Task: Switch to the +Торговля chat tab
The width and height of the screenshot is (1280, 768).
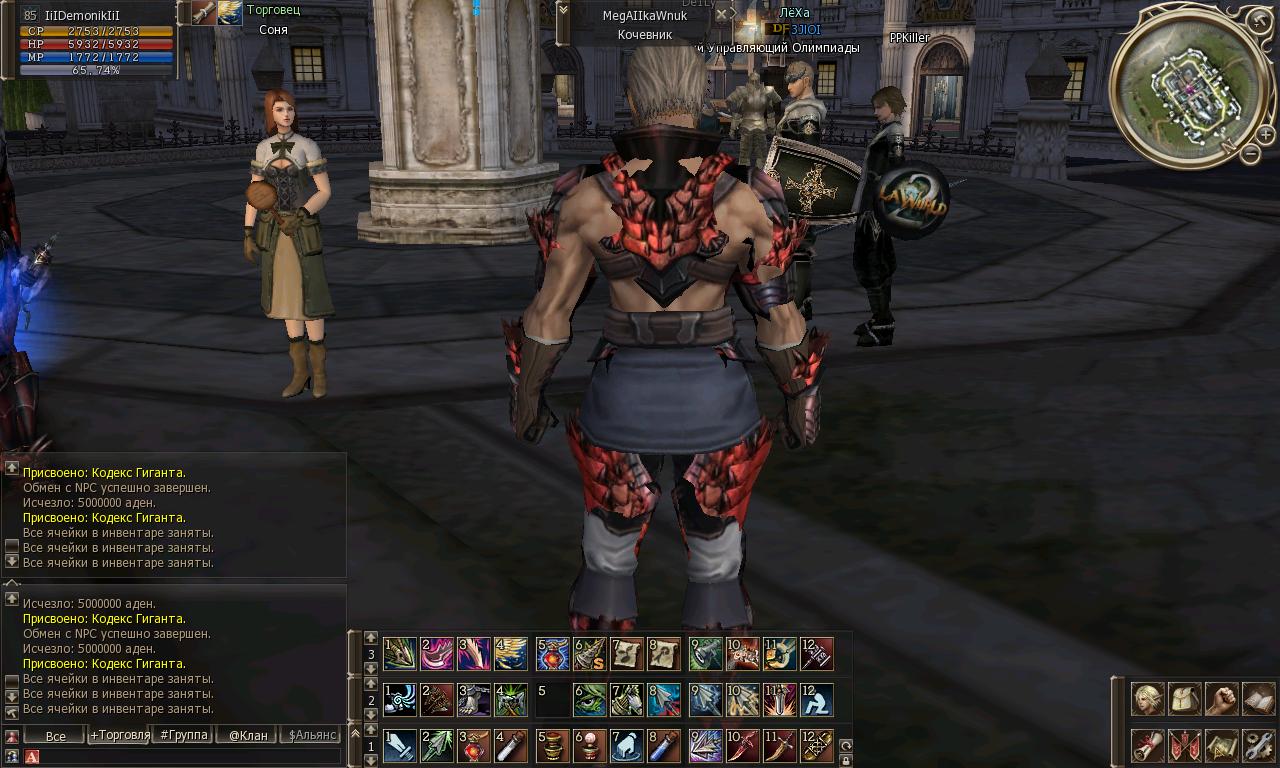Action: (x=120, y=735)
